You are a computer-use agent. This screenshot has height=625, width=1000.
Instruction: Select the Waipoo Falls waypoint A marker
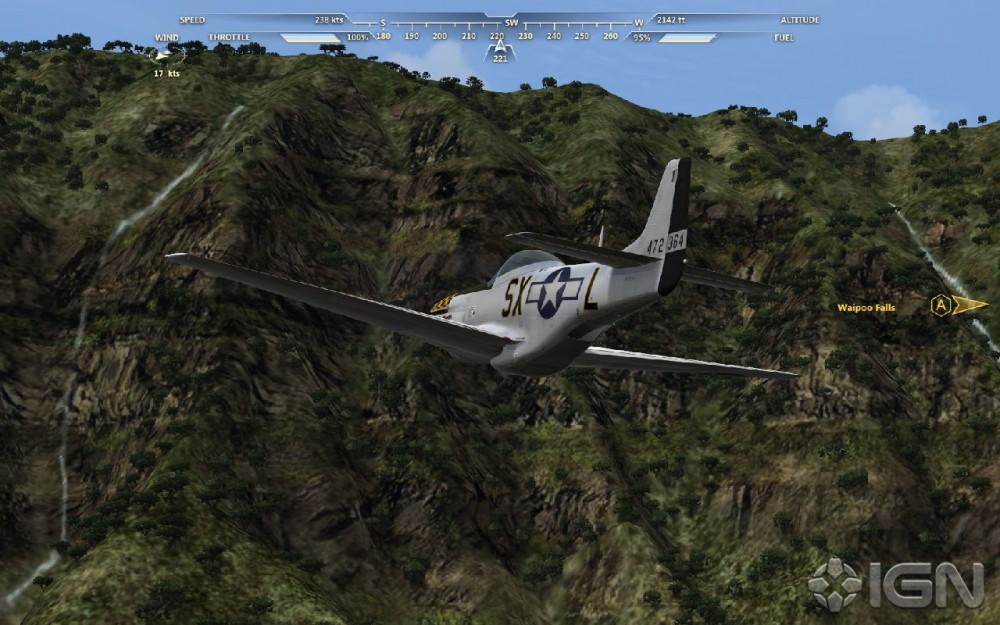point(941,305)
